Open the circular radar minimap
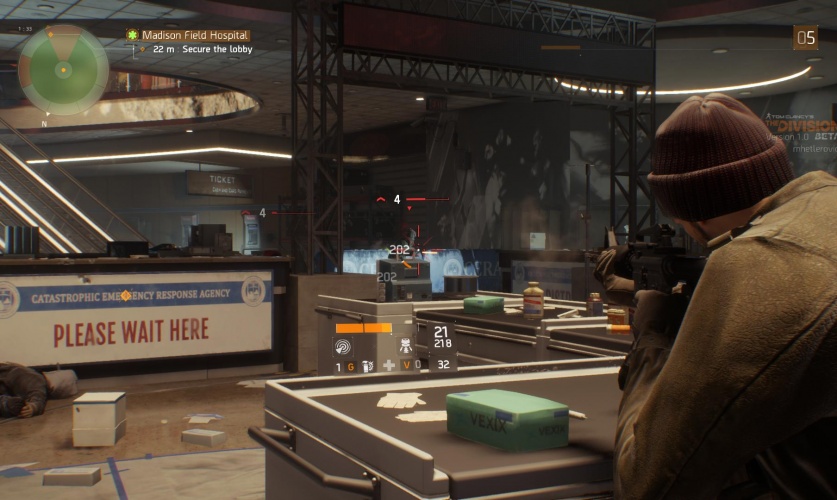837x500 pixels. [x=63, y=70]
